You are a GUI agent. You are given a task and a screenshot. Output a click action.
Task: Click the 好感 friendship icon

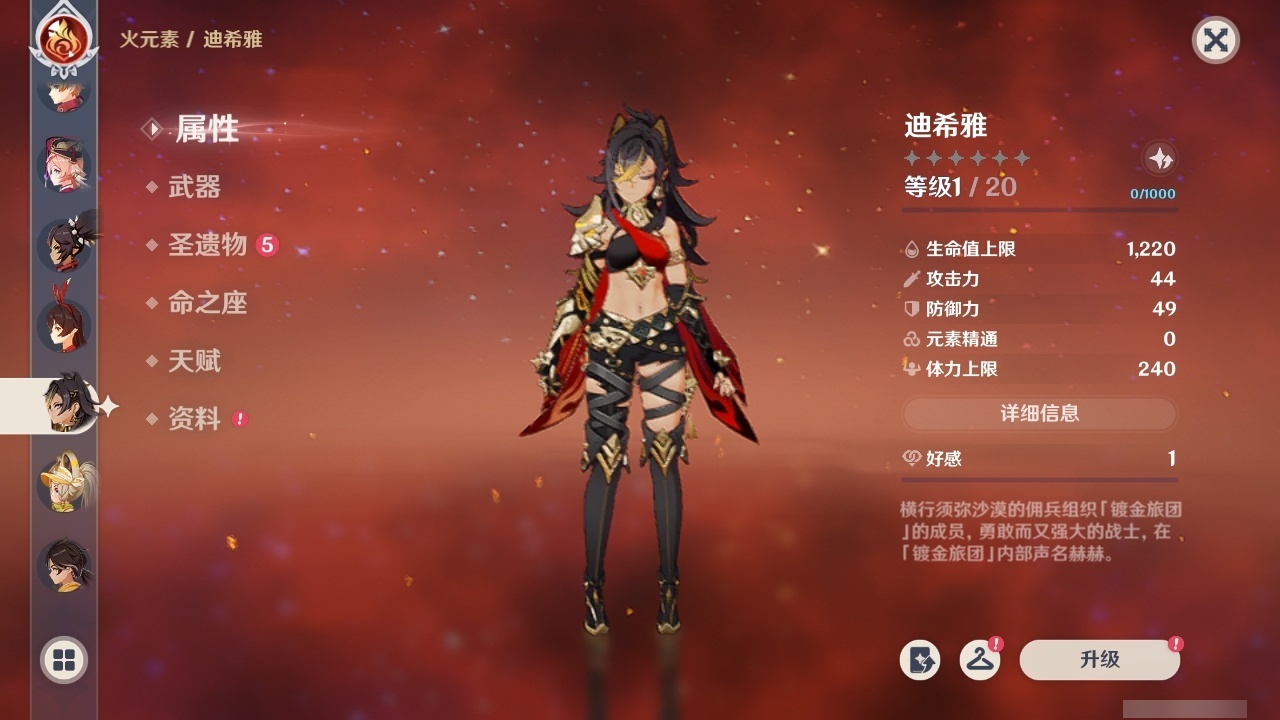coord(911,458)
